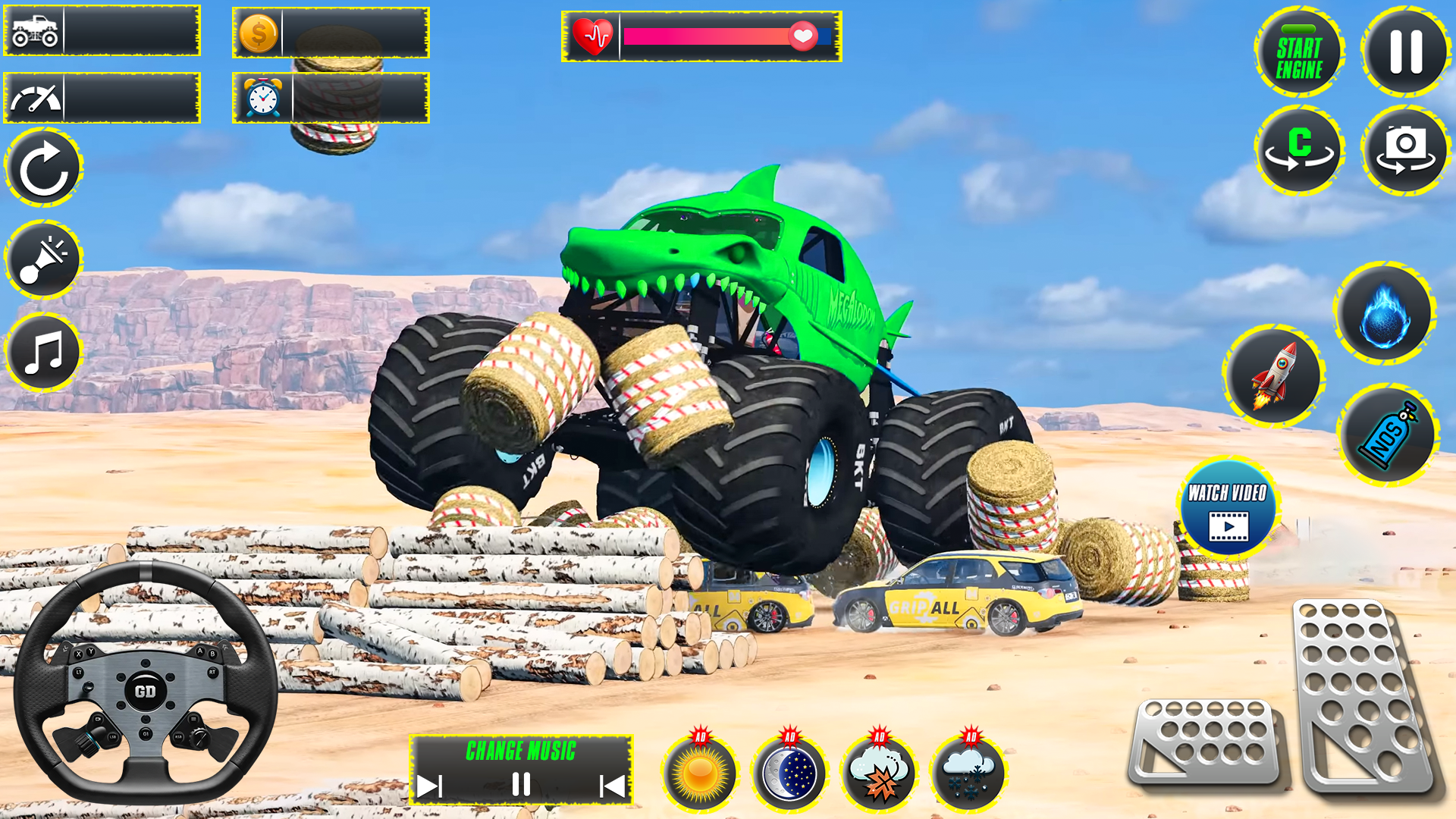Toggle night weather mode
Screen dimensions: 1456x819
[789, 771]
